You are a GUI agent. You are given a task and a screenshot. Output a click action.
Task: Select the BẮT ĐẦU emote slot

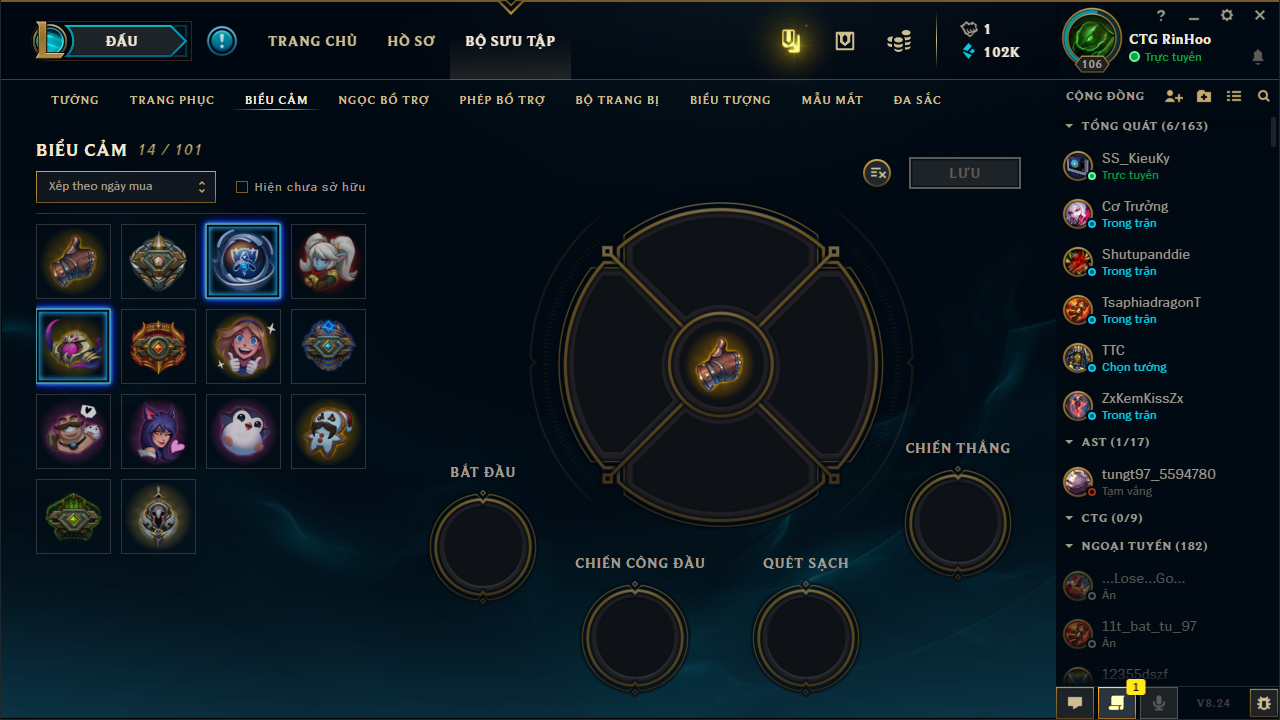[x=483, y=546]
